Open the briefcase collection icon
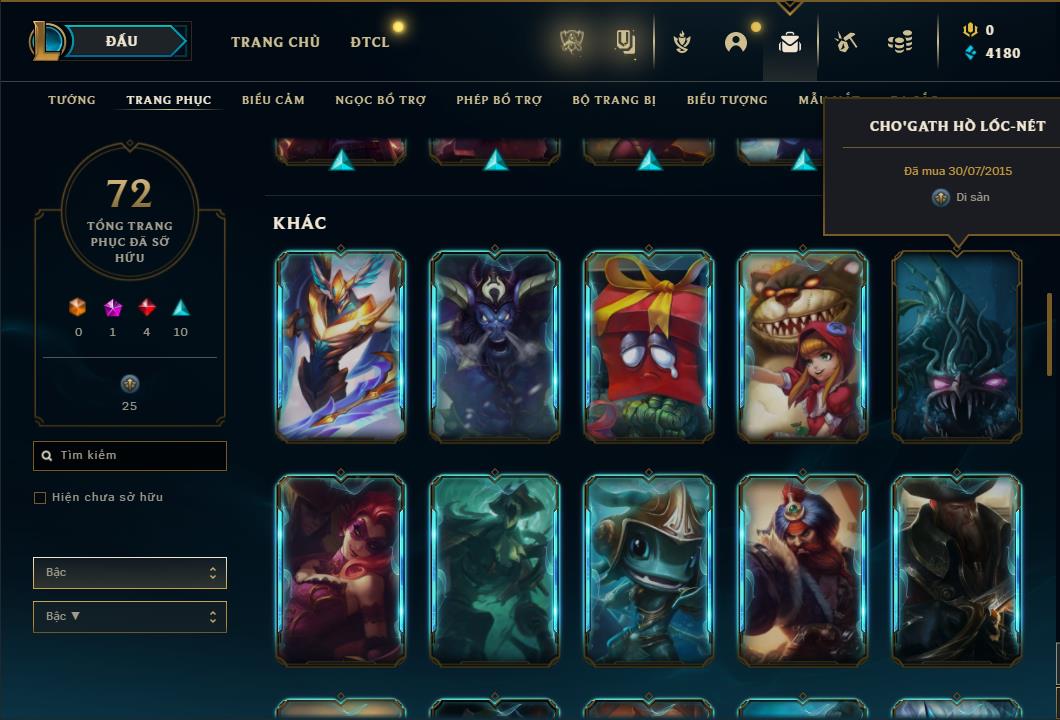The image size is (1060, 720). (790, 42)
